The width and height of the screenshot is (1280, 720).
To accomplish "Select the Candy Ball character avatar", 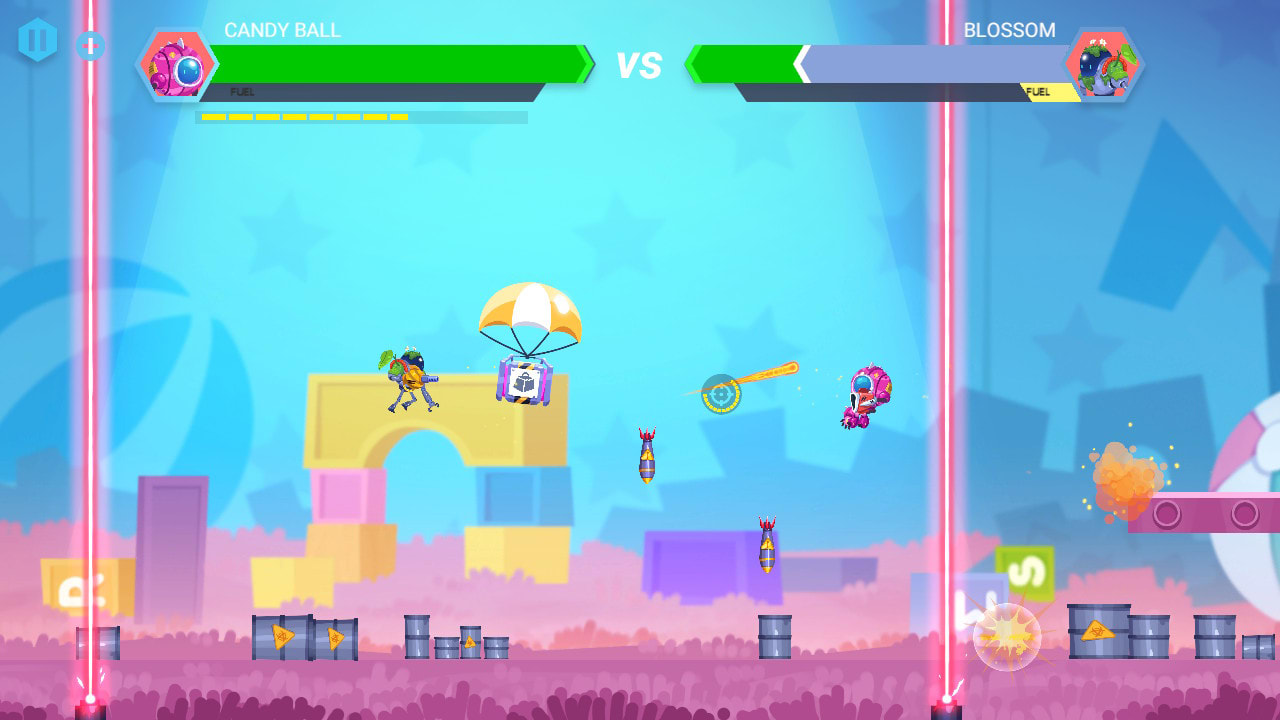I will pos(178,65).
